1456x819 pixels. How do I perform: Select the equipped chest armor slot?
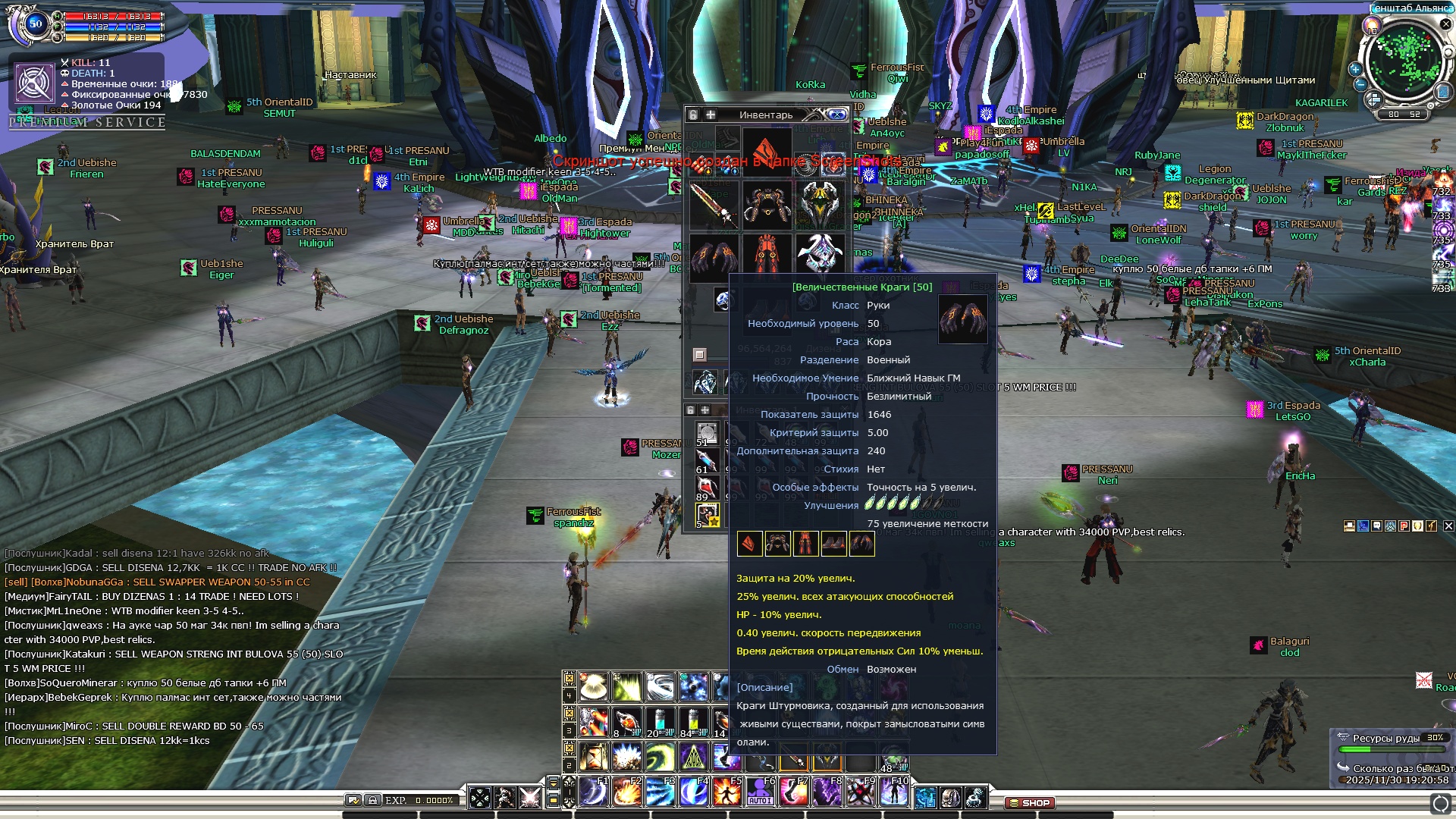767,203
